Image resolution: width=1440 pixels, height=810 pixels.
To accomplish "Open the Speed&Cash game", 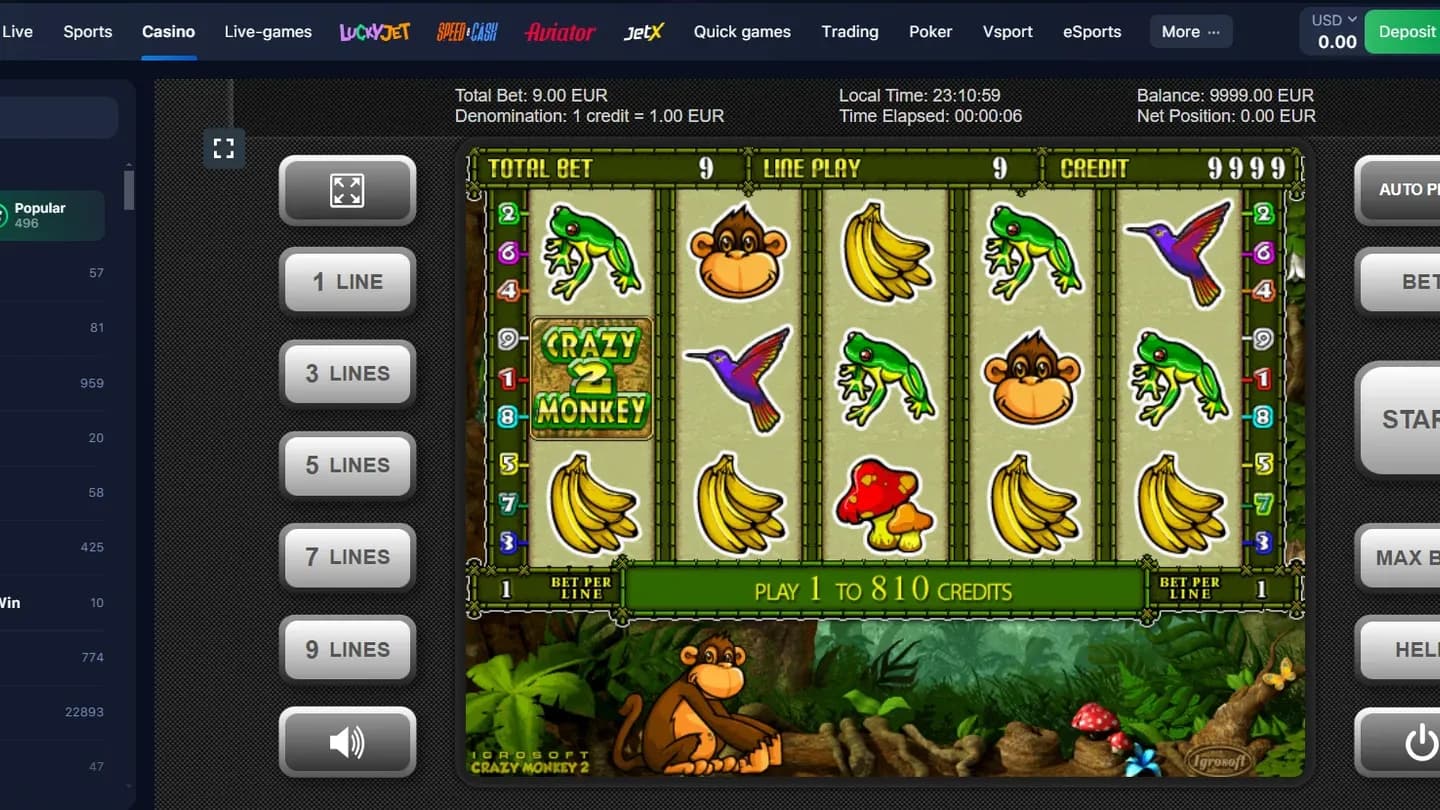I will pos(466,31).
